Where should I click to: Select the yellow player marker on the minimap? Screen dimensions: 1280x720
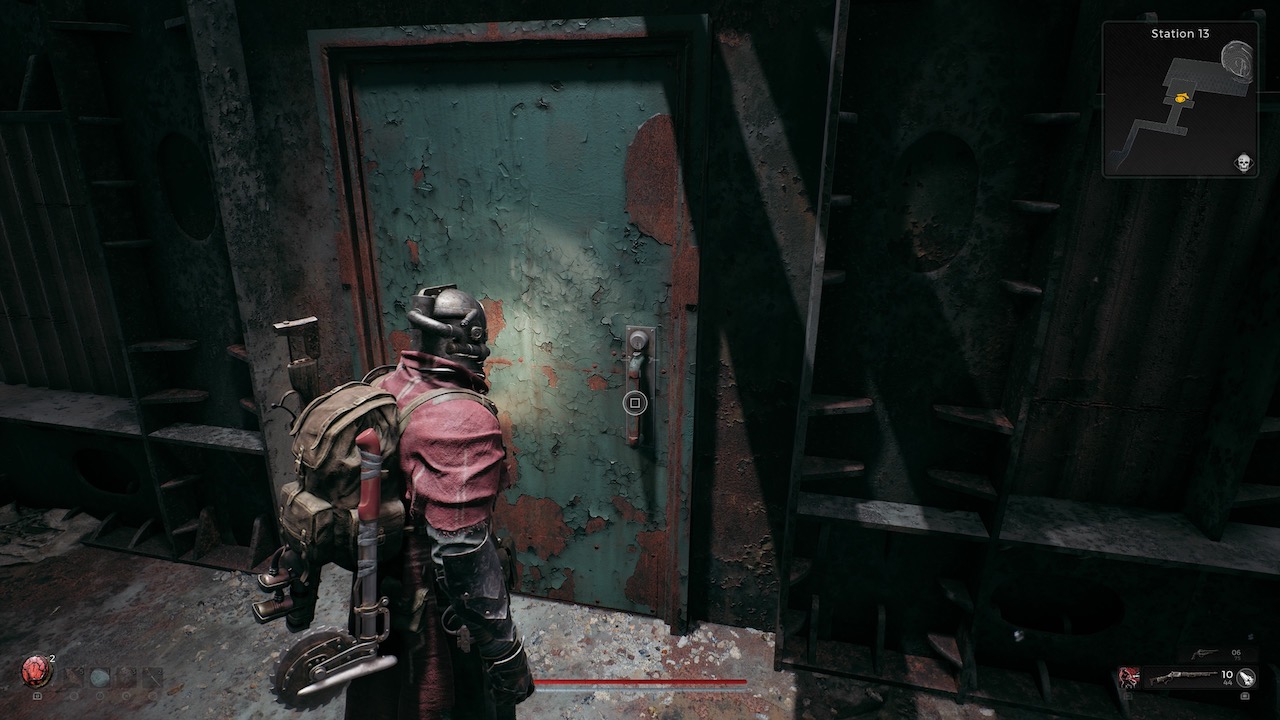click(x=1182, y=98)
